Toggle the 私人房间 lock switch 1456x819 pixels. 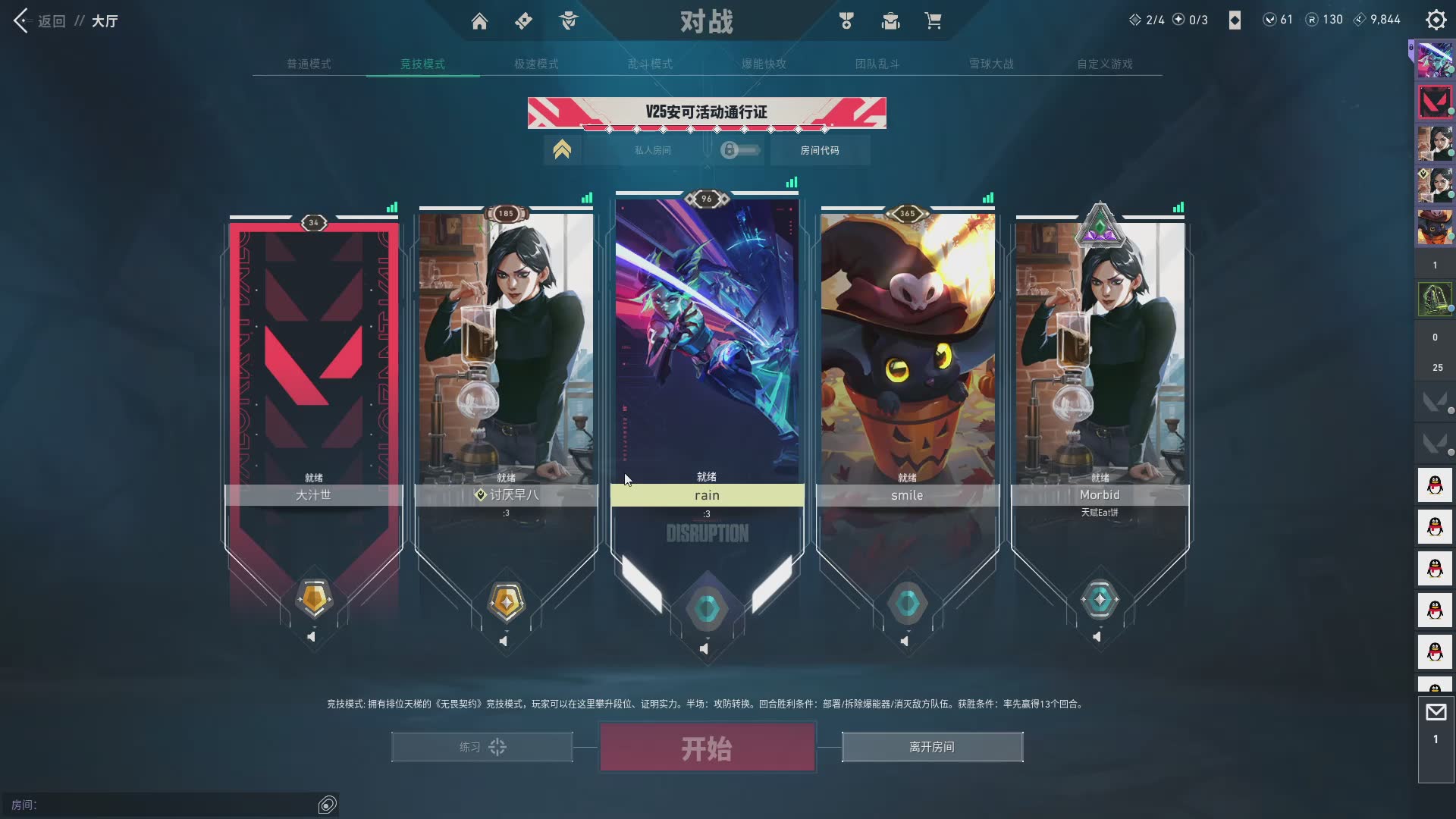click(x=739, y=150)
